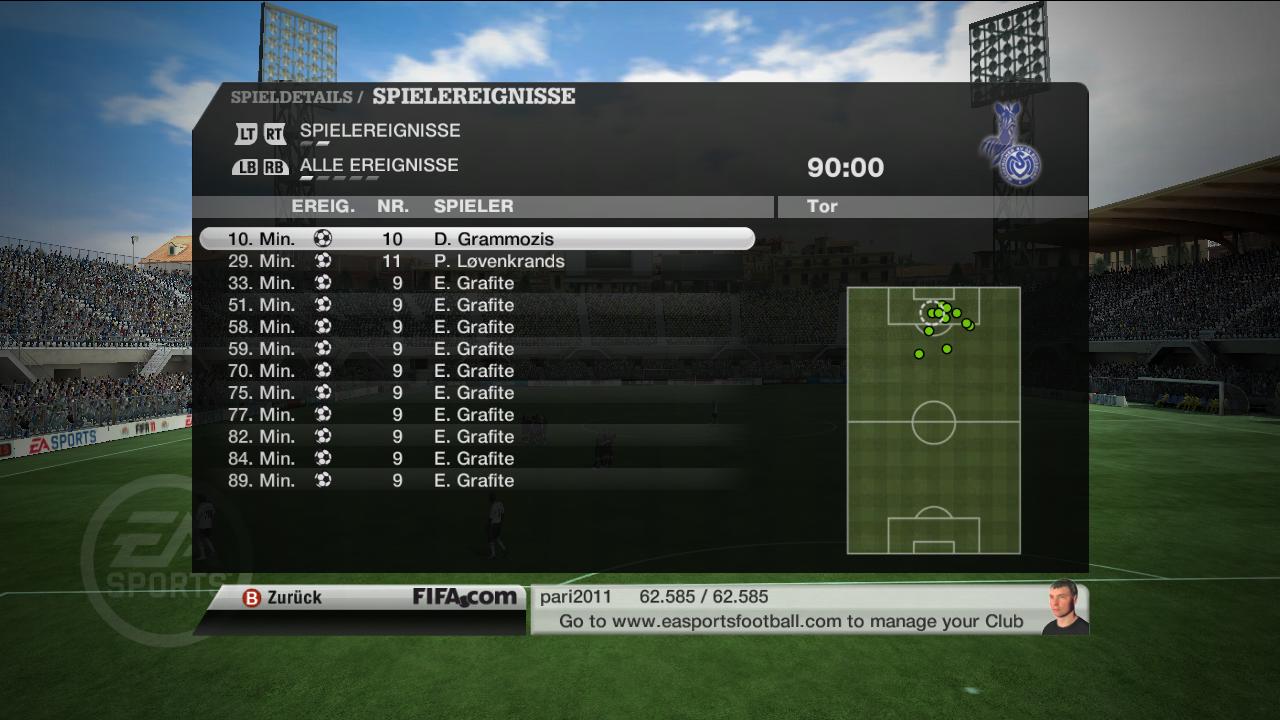Pick the 77. Min. goal entry
The height and width of the screenshot is (720, 1280).
(476, 415)
